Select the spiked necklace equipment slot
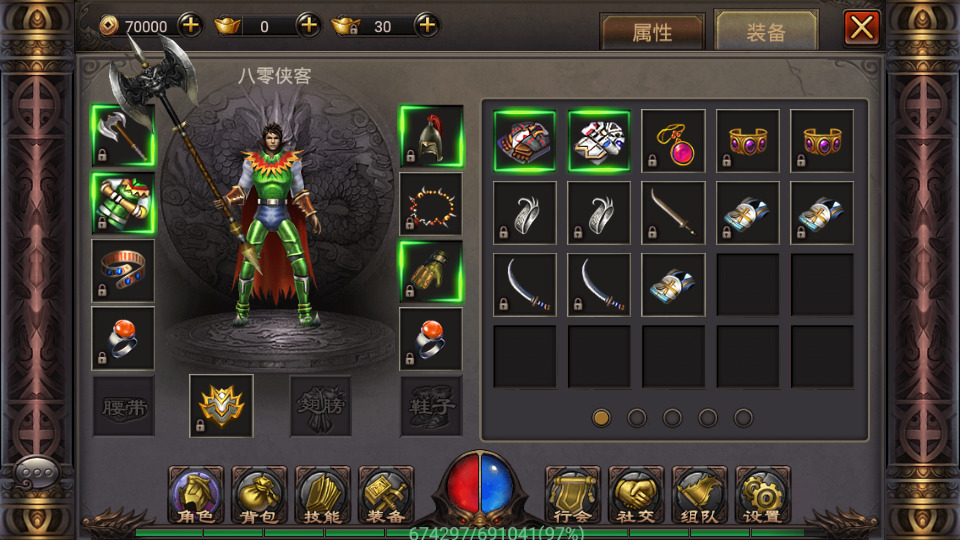 coord(431,203)
